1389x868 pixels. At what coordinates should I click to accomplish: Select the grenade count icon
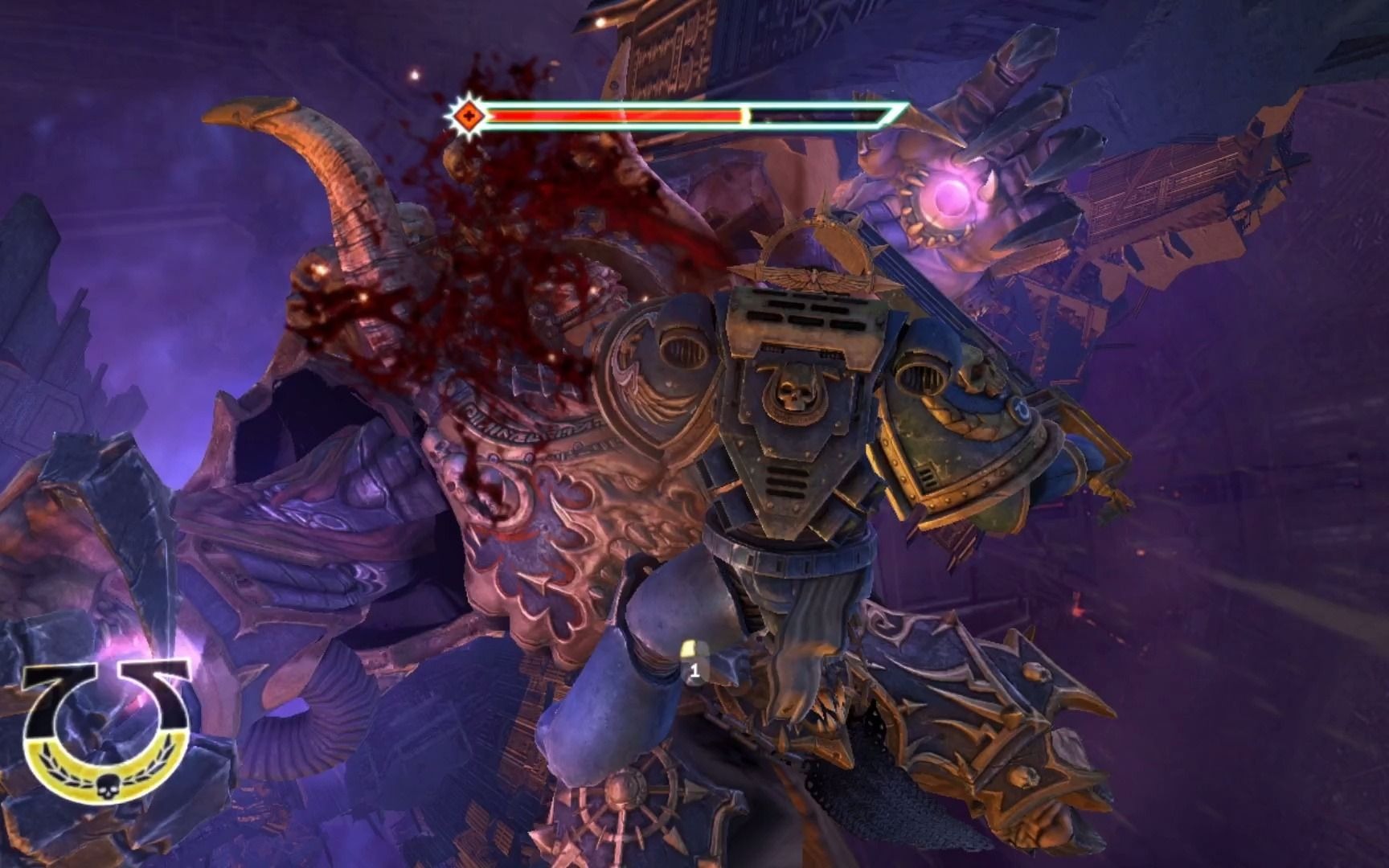691,661
